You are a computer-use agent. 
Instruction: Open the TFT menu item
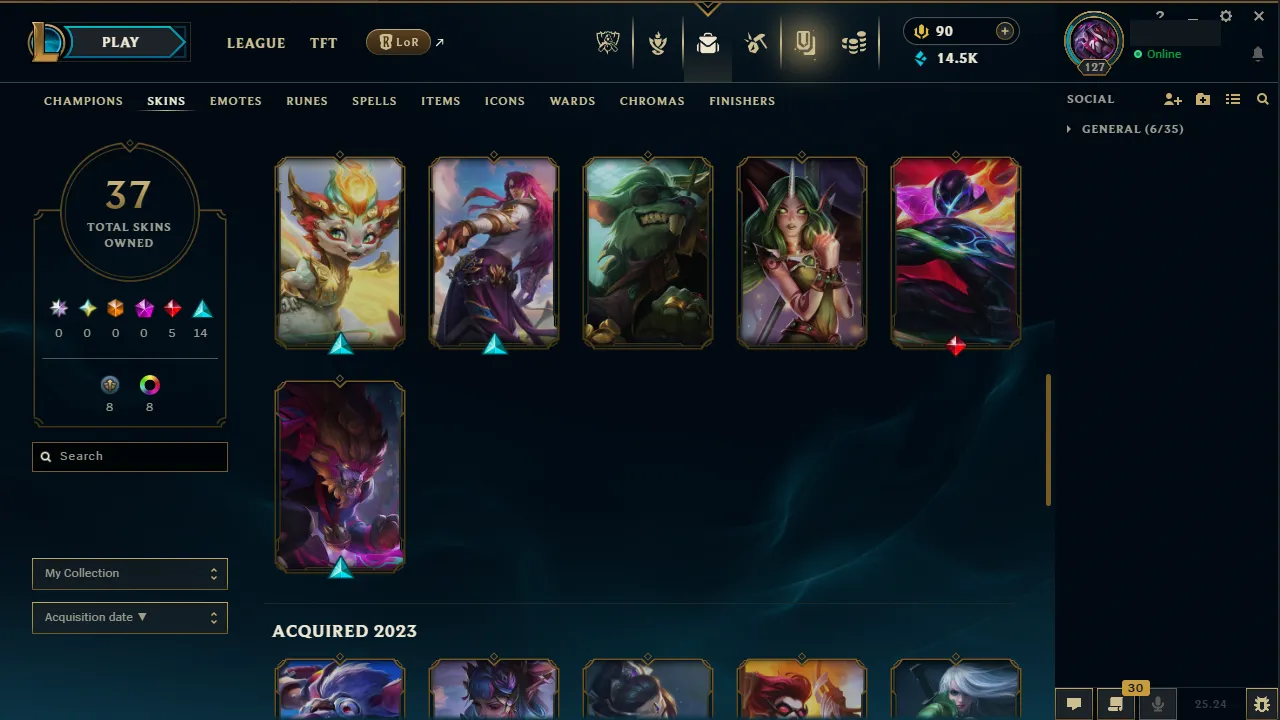(323, 43)
